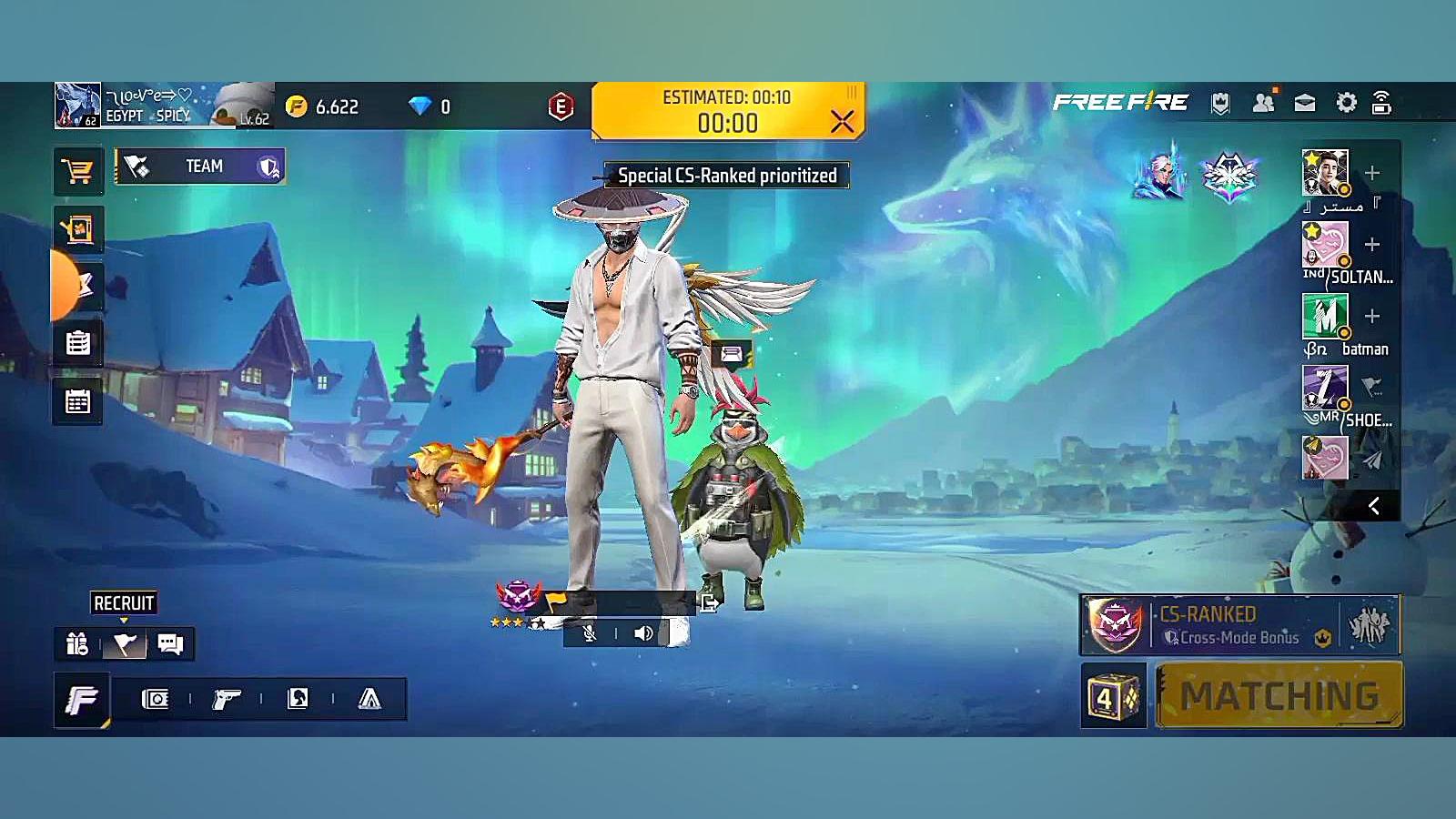This screenshot has height=819, width=1456.
Task: Click the TEAM mode button
Action: pyautogui.click(x=200, y=167)
